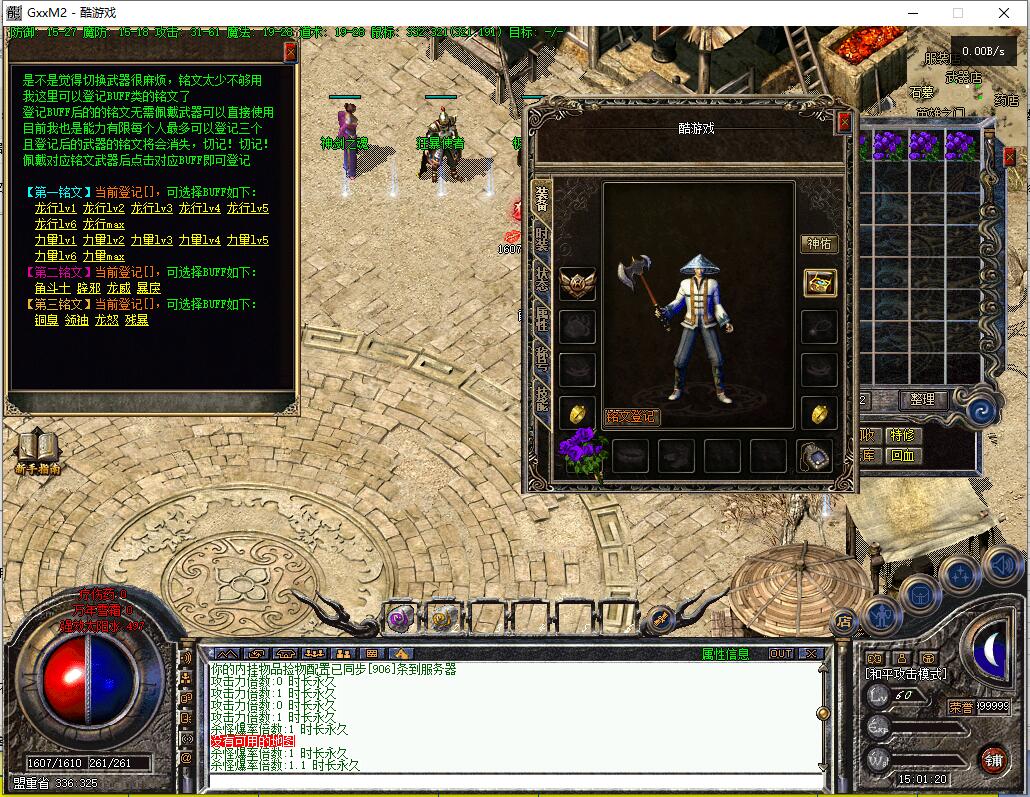Click the 回血 button
1030x797 pixels.
(902, 455)
